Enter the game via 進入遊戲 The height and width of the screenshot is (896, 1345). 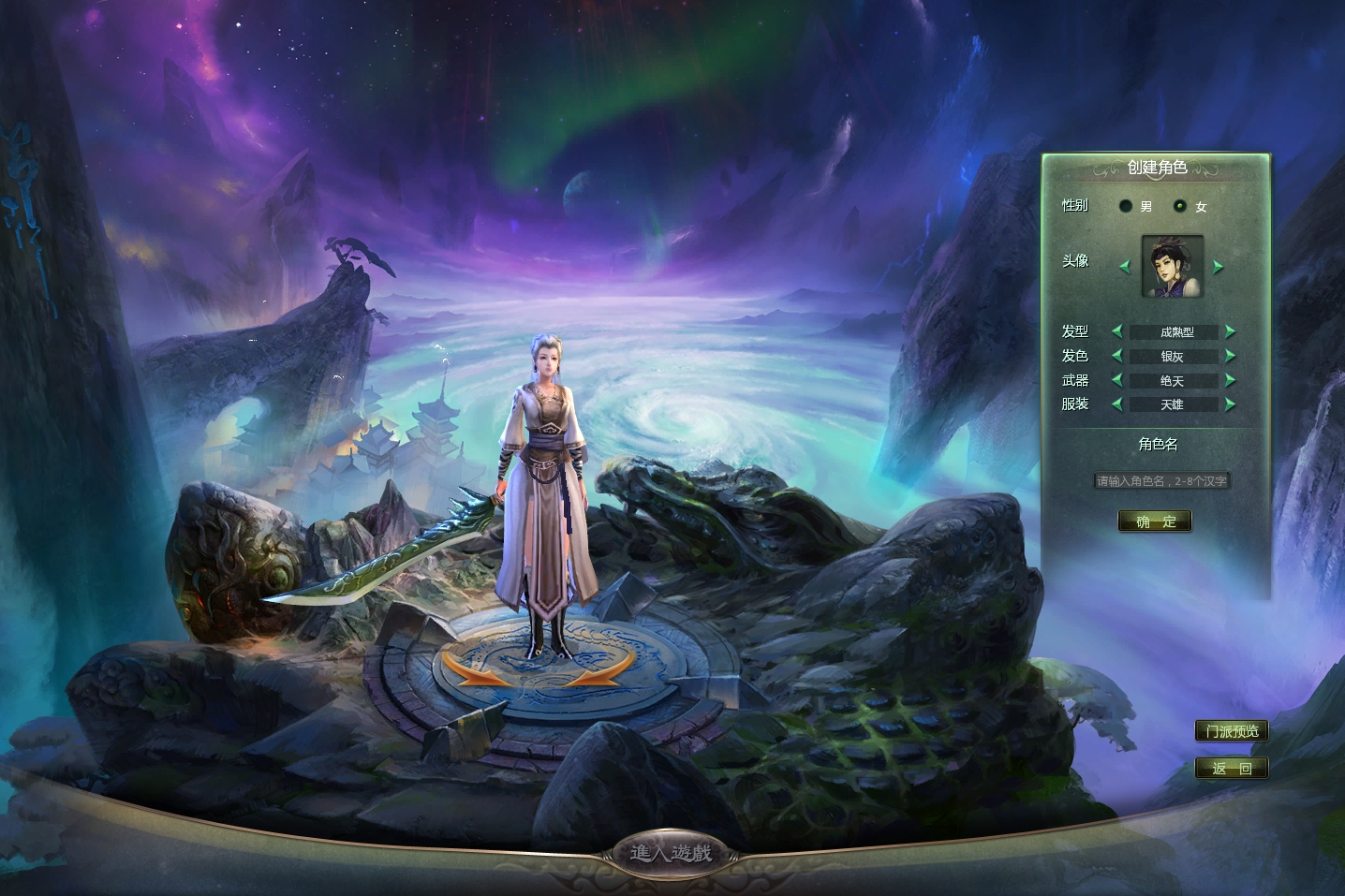[671, 853]
